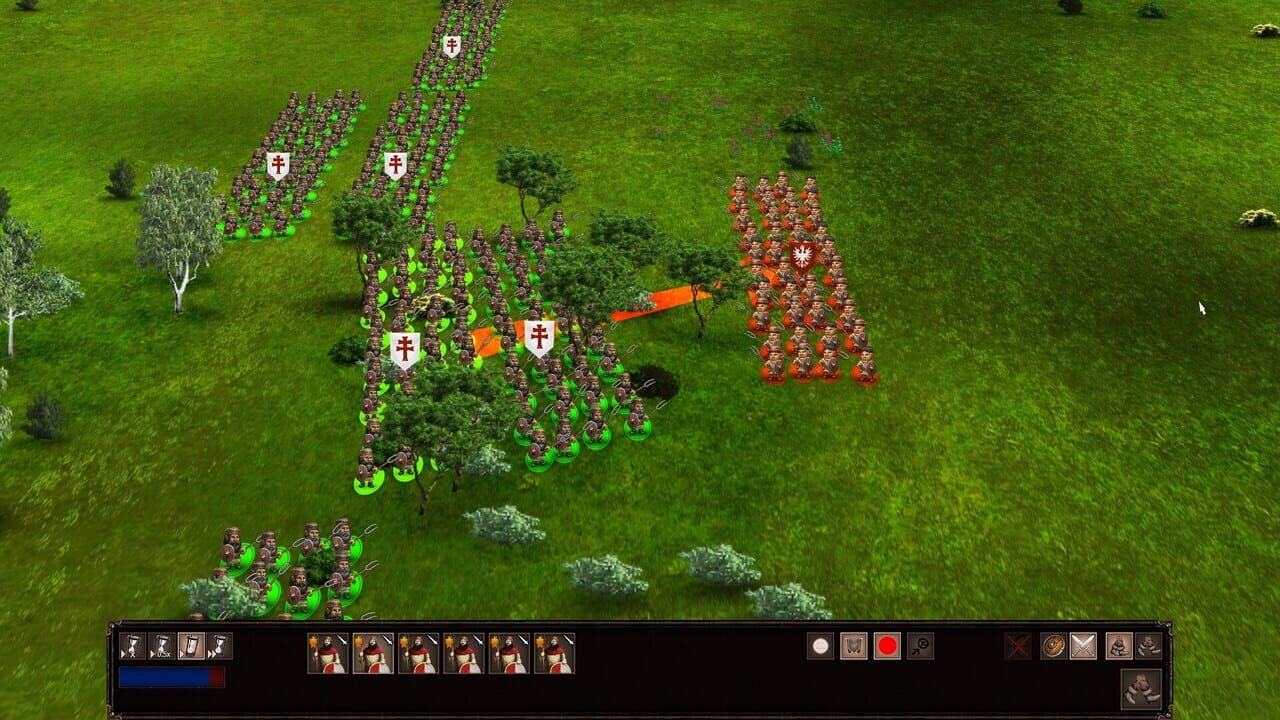1280x720 pixels.
Task: Click the first knight portrait in unit bar
Action: 327,655
